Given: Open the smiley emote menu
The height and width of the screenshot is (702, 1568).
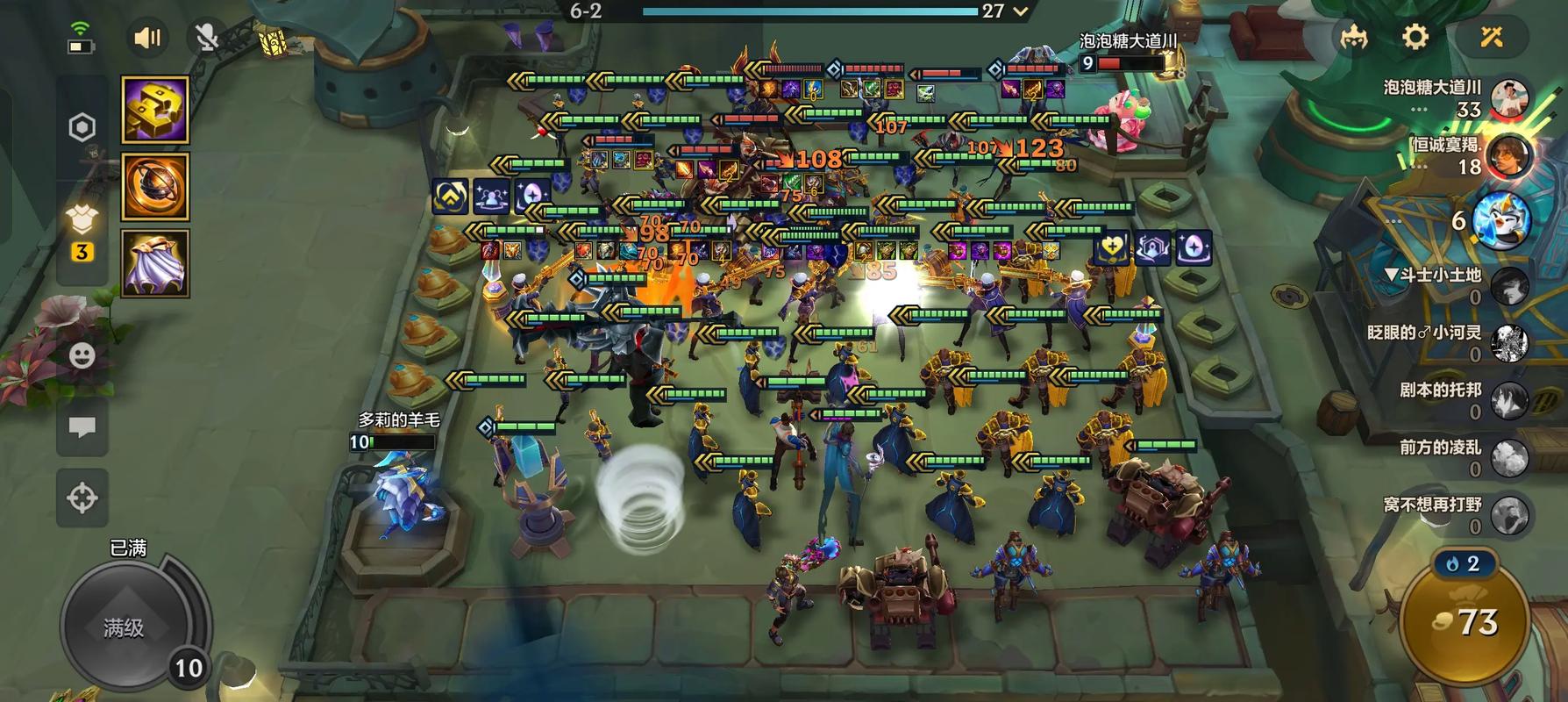Looking at the screenshot, I should (82, 355).
